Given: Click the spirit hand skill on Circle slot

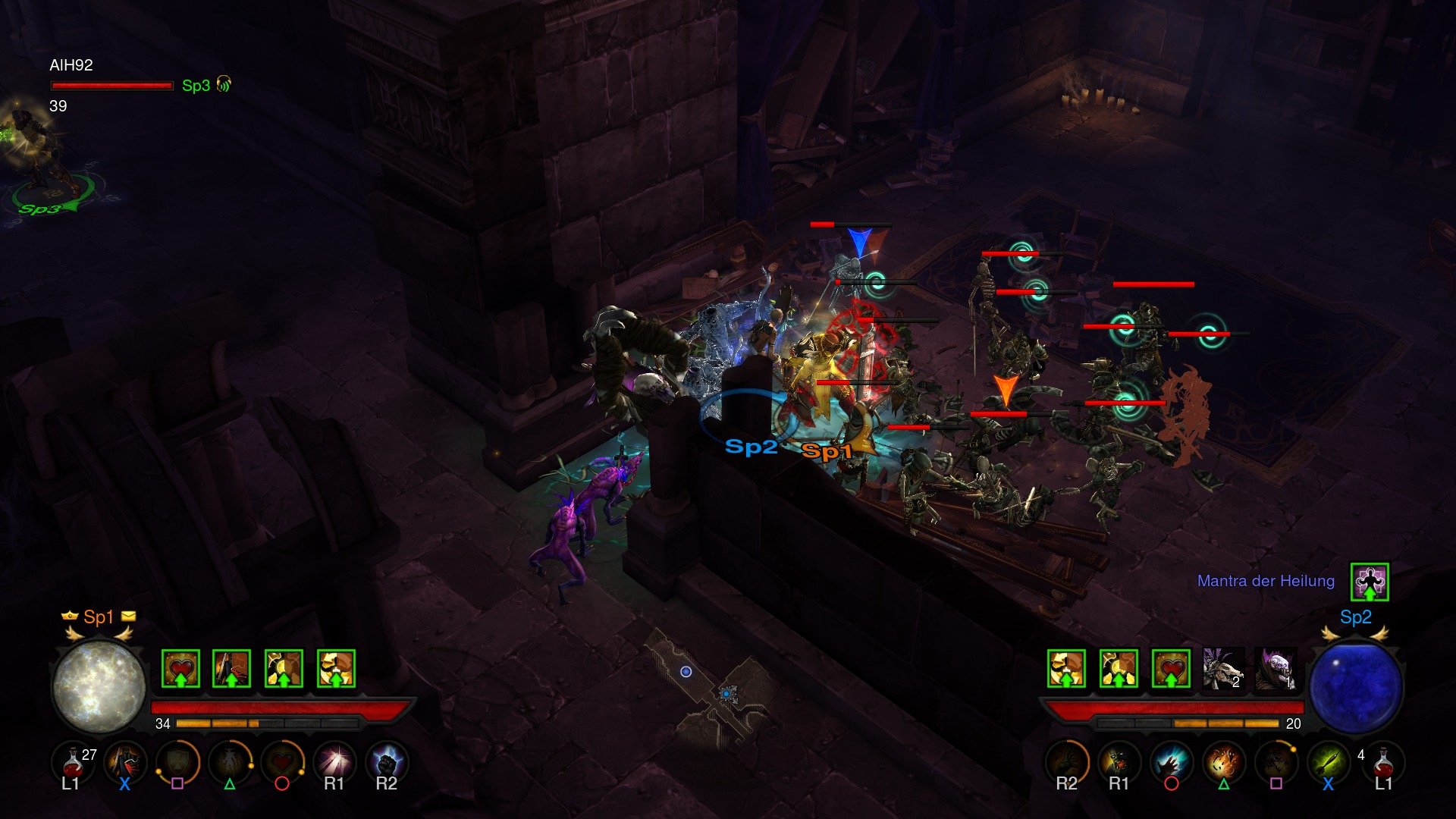Looking at the screenshot, I should pos(1172,762).
